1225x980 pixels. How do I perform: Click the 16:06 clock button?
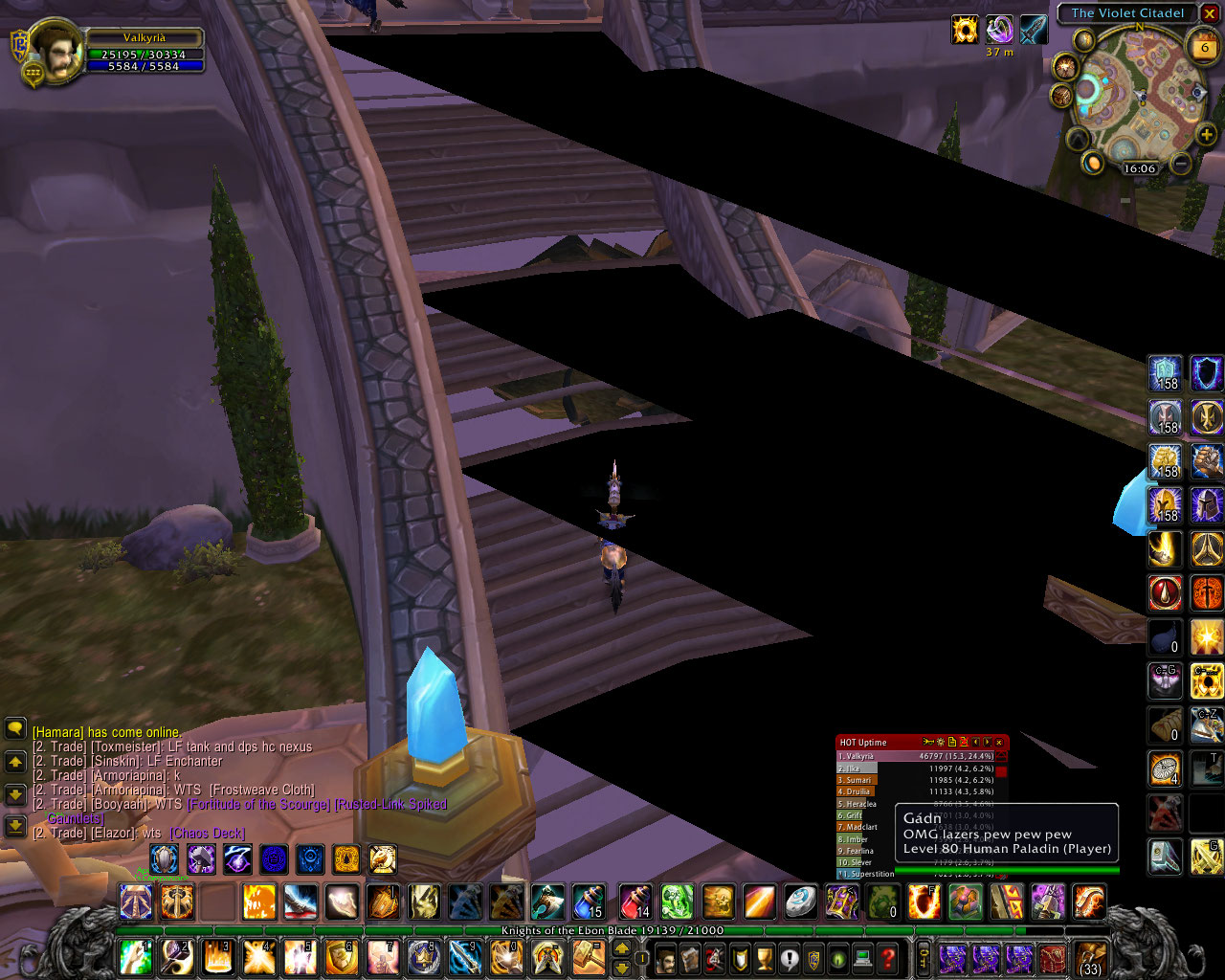point(1139,168)
